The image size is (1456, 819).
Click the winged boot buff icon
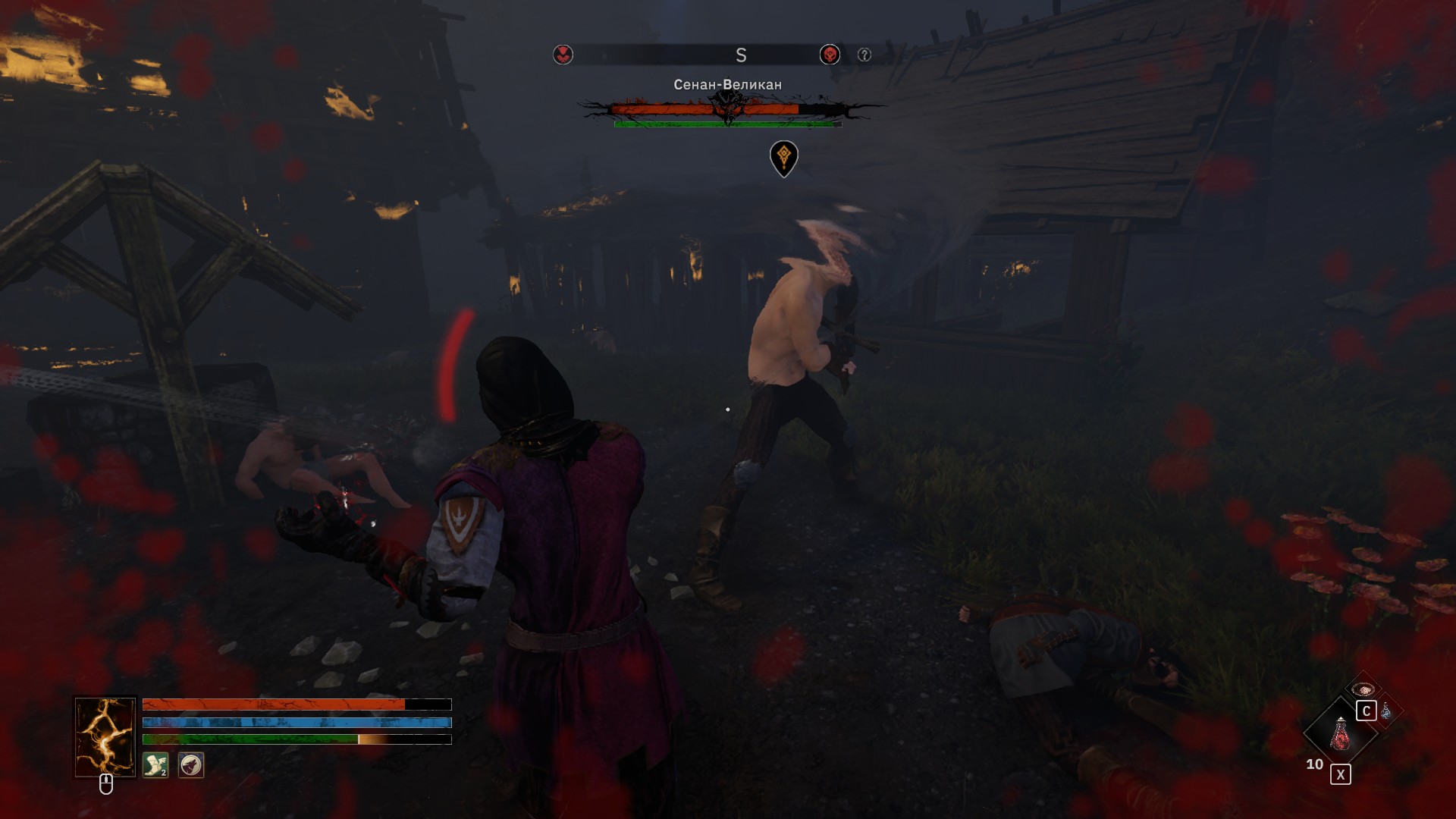(x=155, y=764)
